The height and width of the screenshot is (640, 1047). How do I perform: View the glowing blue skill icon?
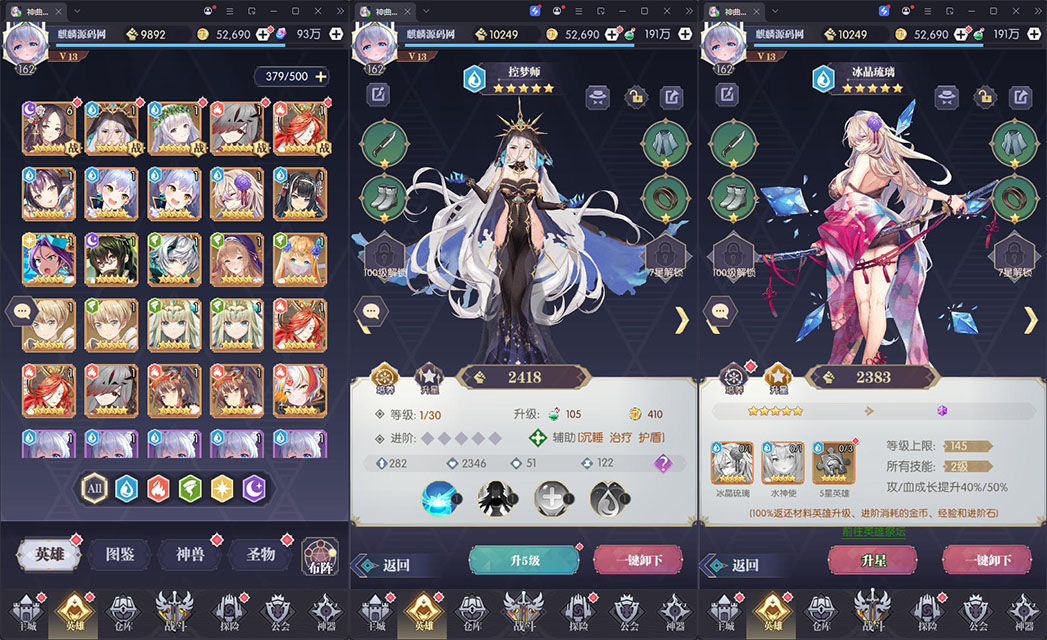(x=442, y=495)
